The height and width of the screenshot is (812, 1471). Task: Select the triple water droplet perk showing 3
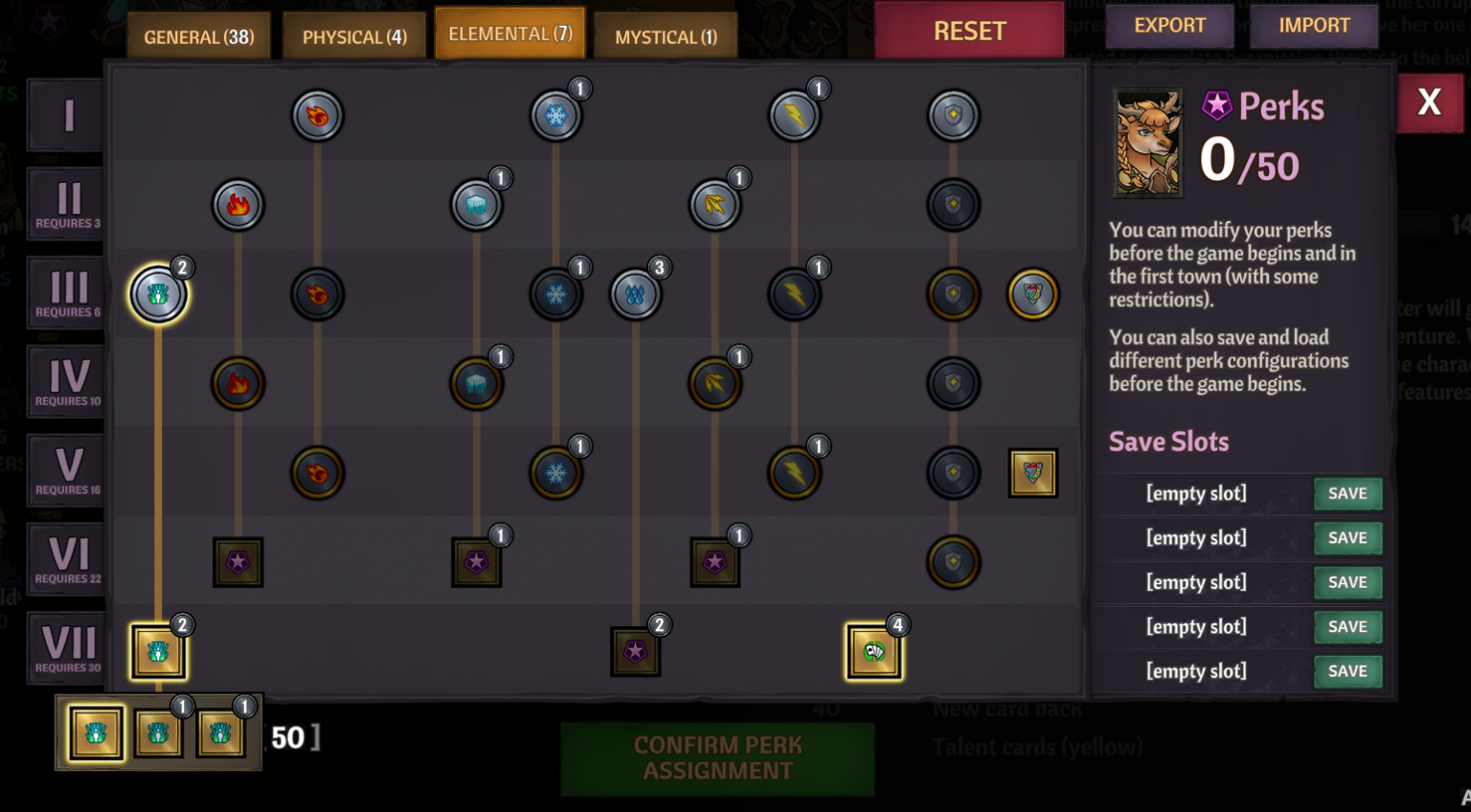pyautogui.click(x=635, y=294)
